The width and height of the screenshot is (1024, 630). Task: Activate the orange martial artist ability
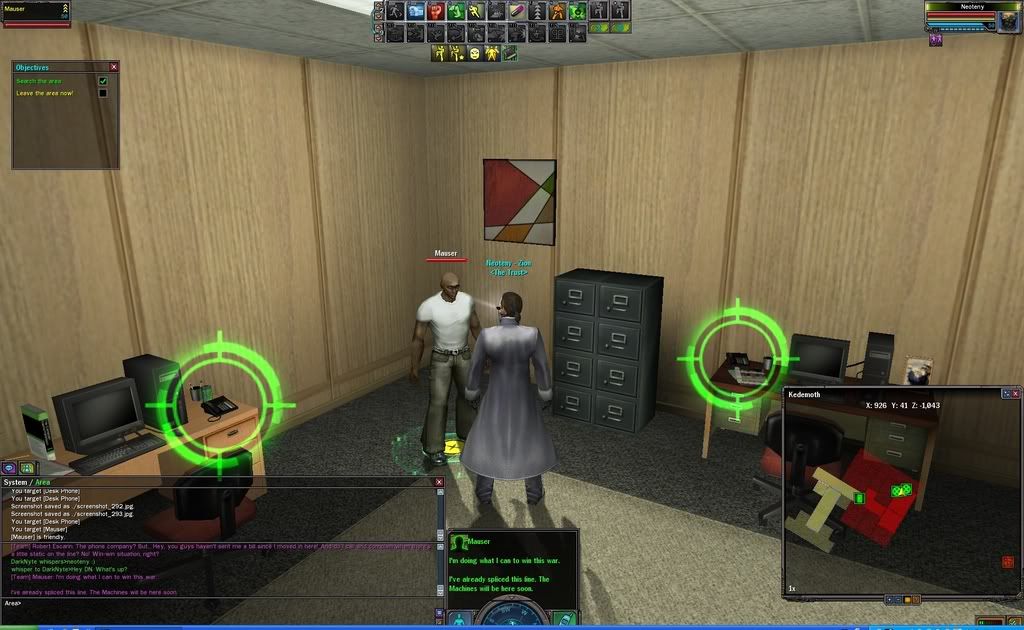pos(557,12)
